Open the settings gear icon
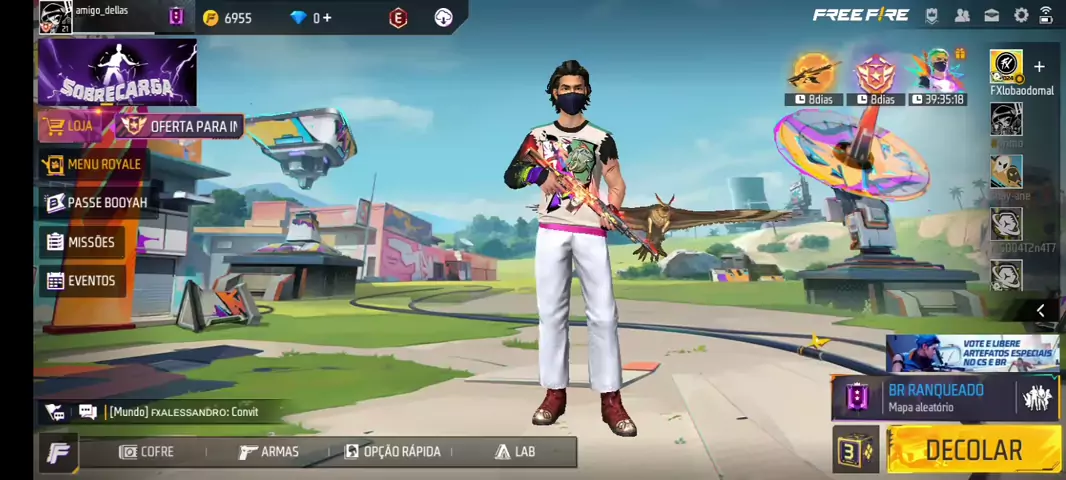The width and height of the screenshot is (1066, 480). click(1021, 15)
